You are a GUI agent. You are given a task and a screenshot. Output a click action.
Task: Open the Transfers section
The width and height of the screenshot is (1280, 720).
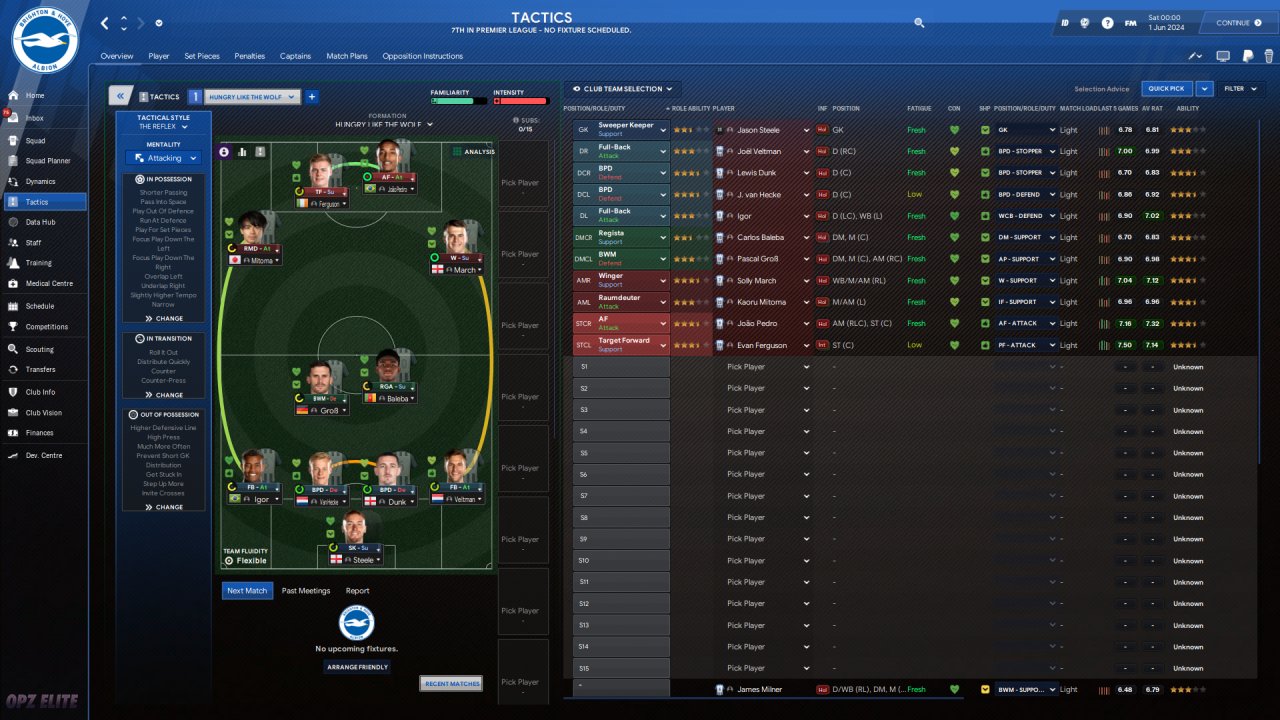40,370
